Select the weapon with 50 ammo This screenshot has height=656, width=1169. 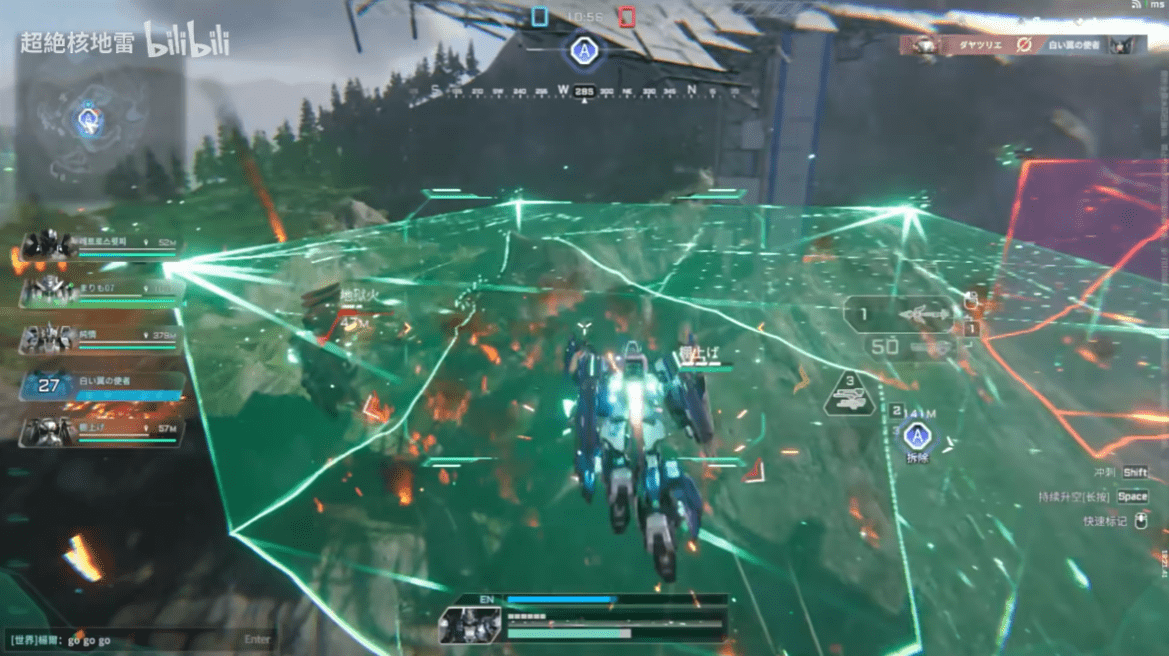point(905,348)
